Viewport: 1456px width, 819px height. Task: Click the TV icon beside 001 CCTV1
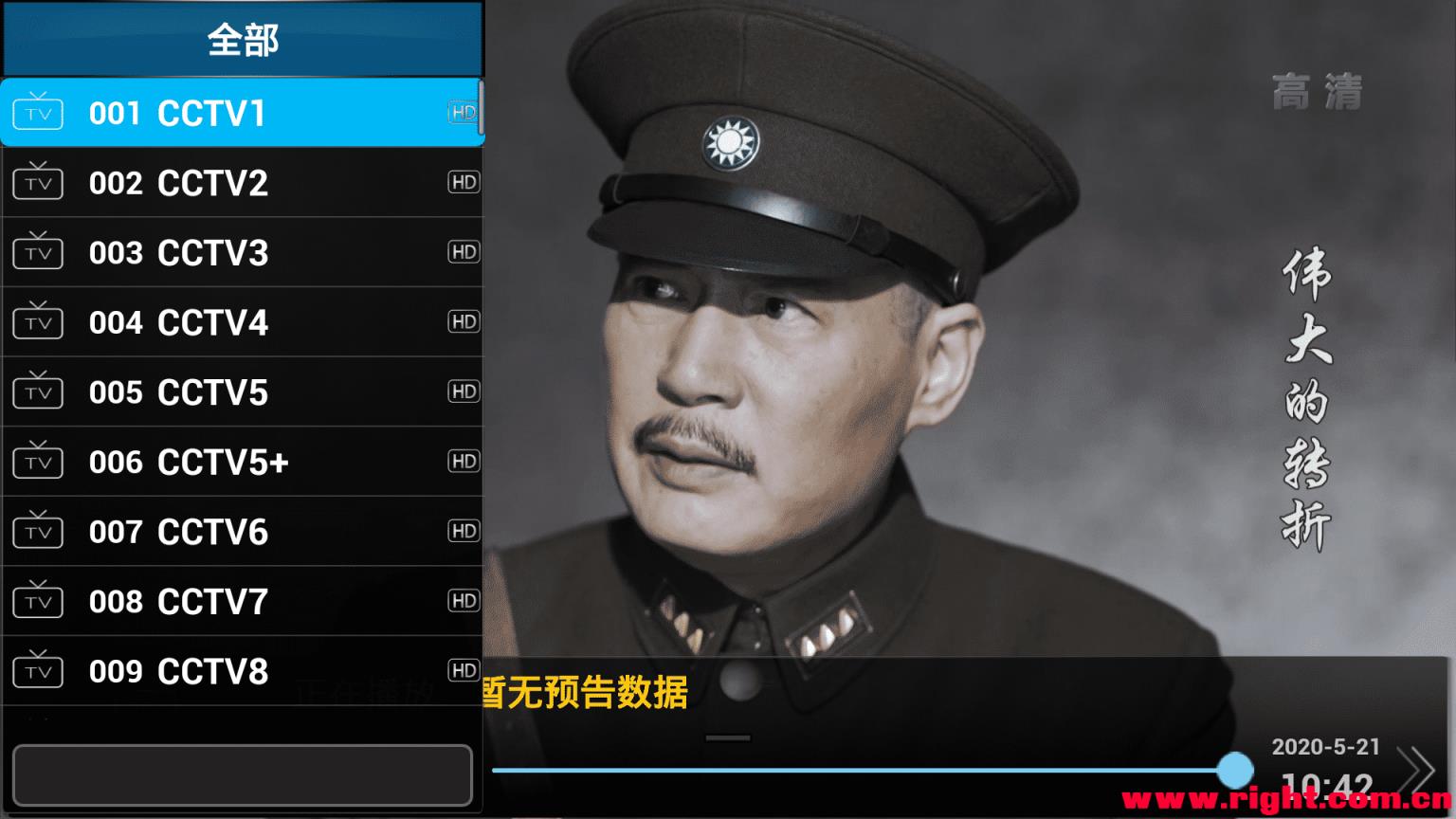tap(37, 112)
